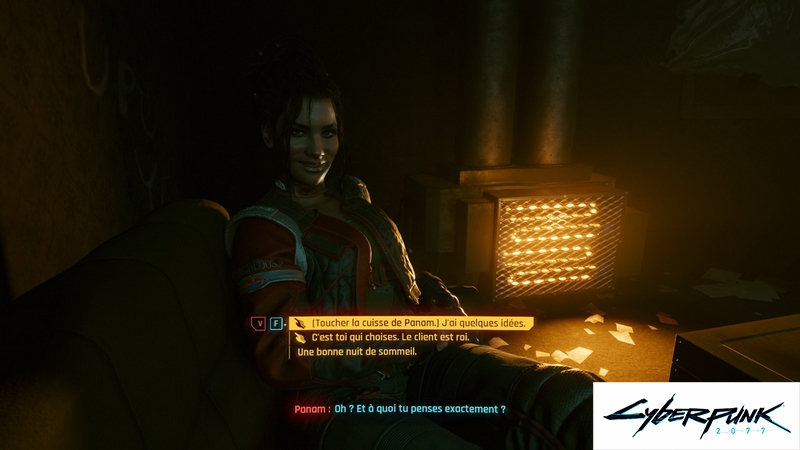This screenshot has height=450, width=800.
Task: Pick "Une bonne nuit de sommeil" option
Action: 357,352
